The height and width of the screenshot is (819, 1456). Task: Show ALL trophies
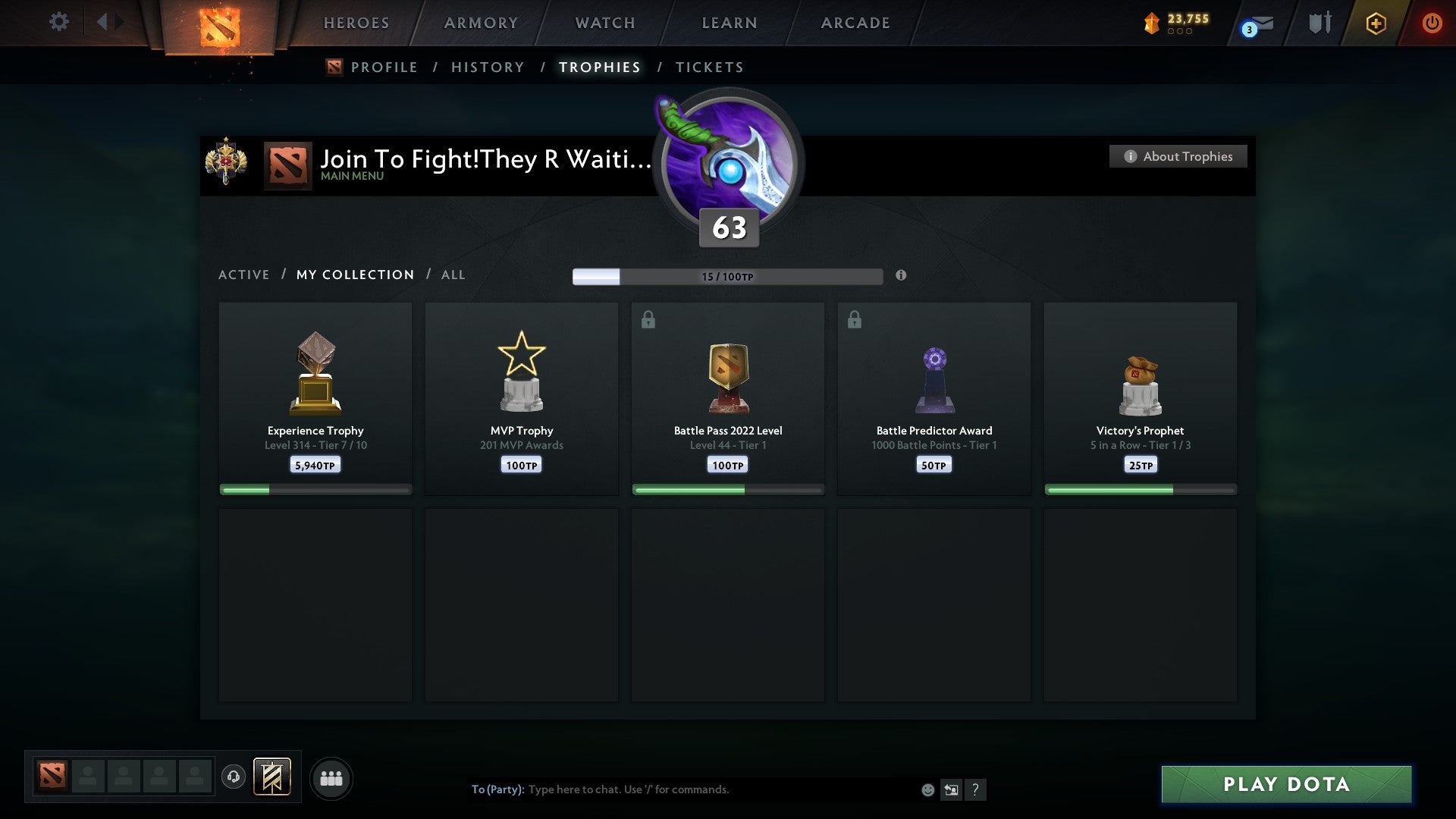click(x=453, y=275)
